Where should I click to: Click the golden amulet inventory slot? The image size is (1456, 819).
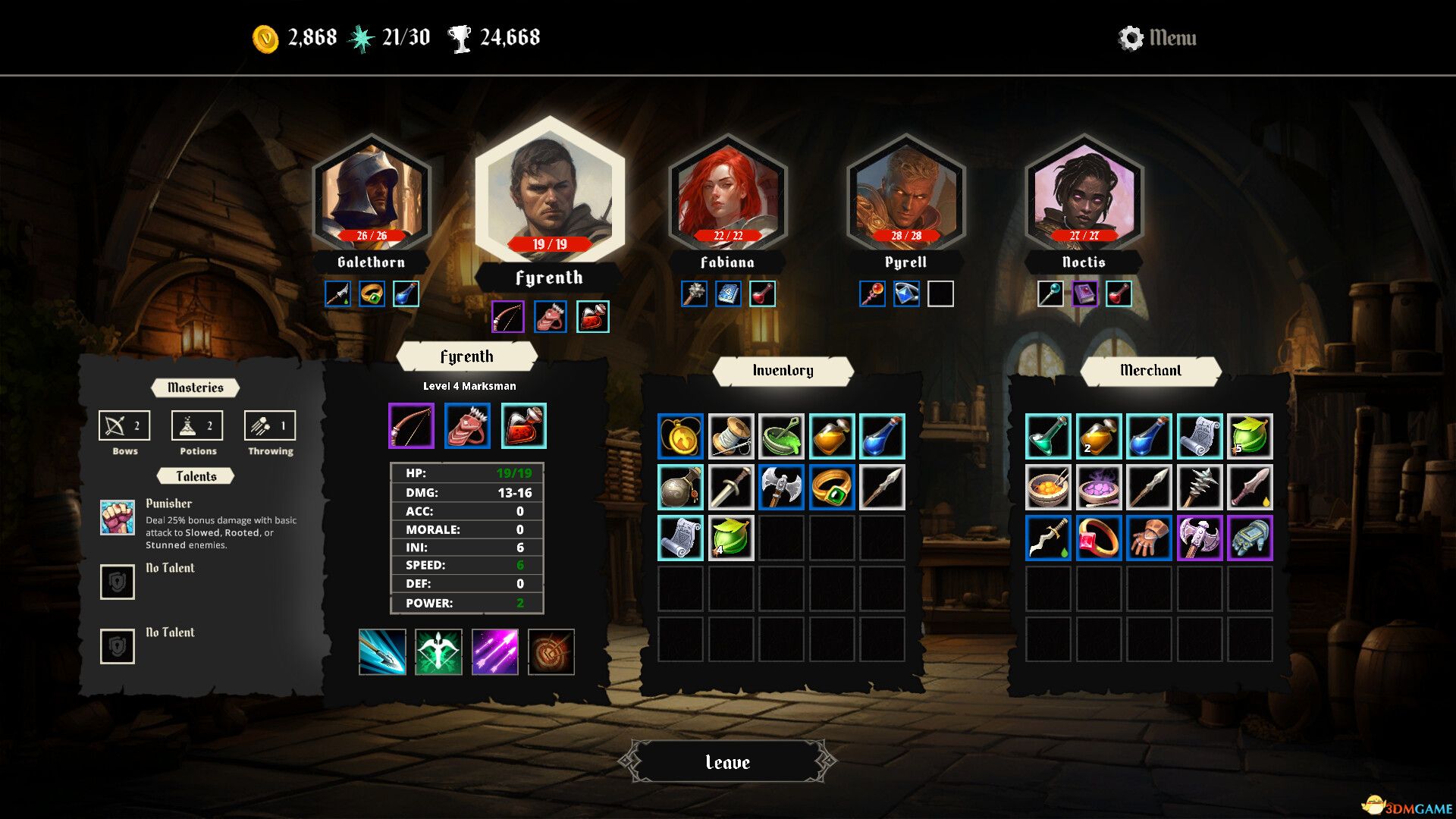point(681,435)
